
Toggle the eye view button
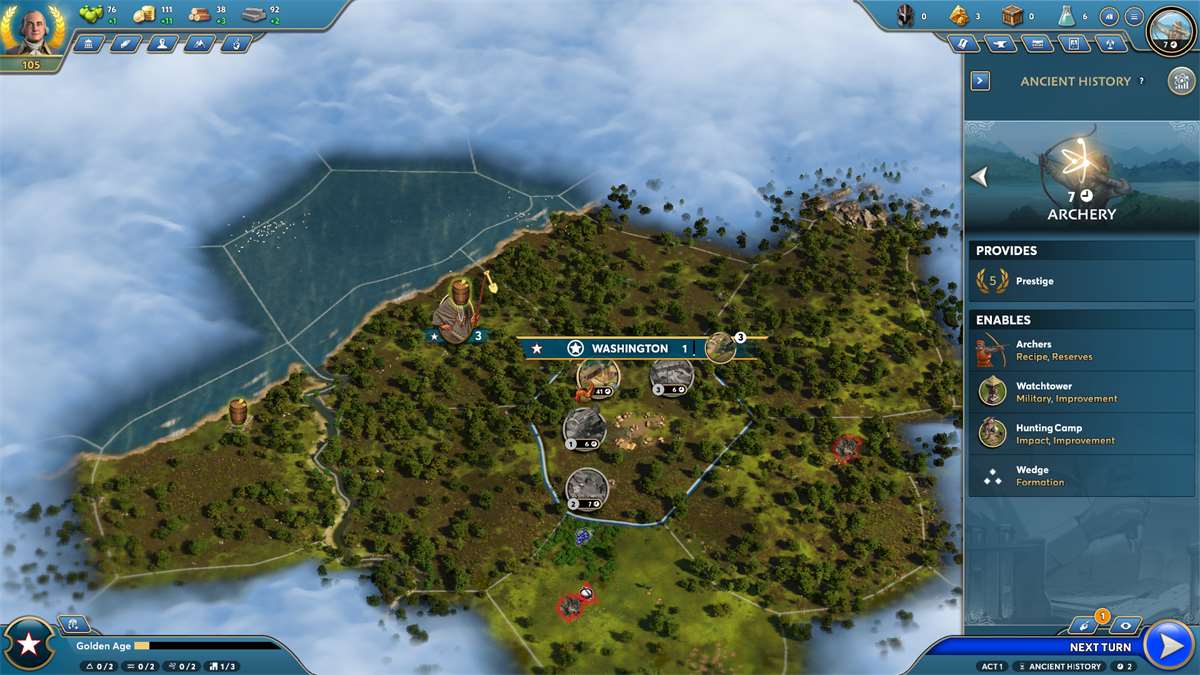[1125, 626]
